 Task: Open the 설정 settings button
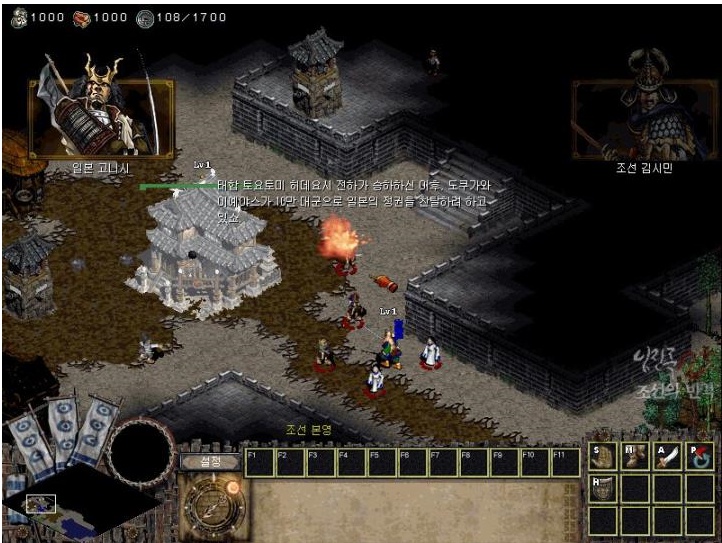pyautogui.click(x=210, y=461)
